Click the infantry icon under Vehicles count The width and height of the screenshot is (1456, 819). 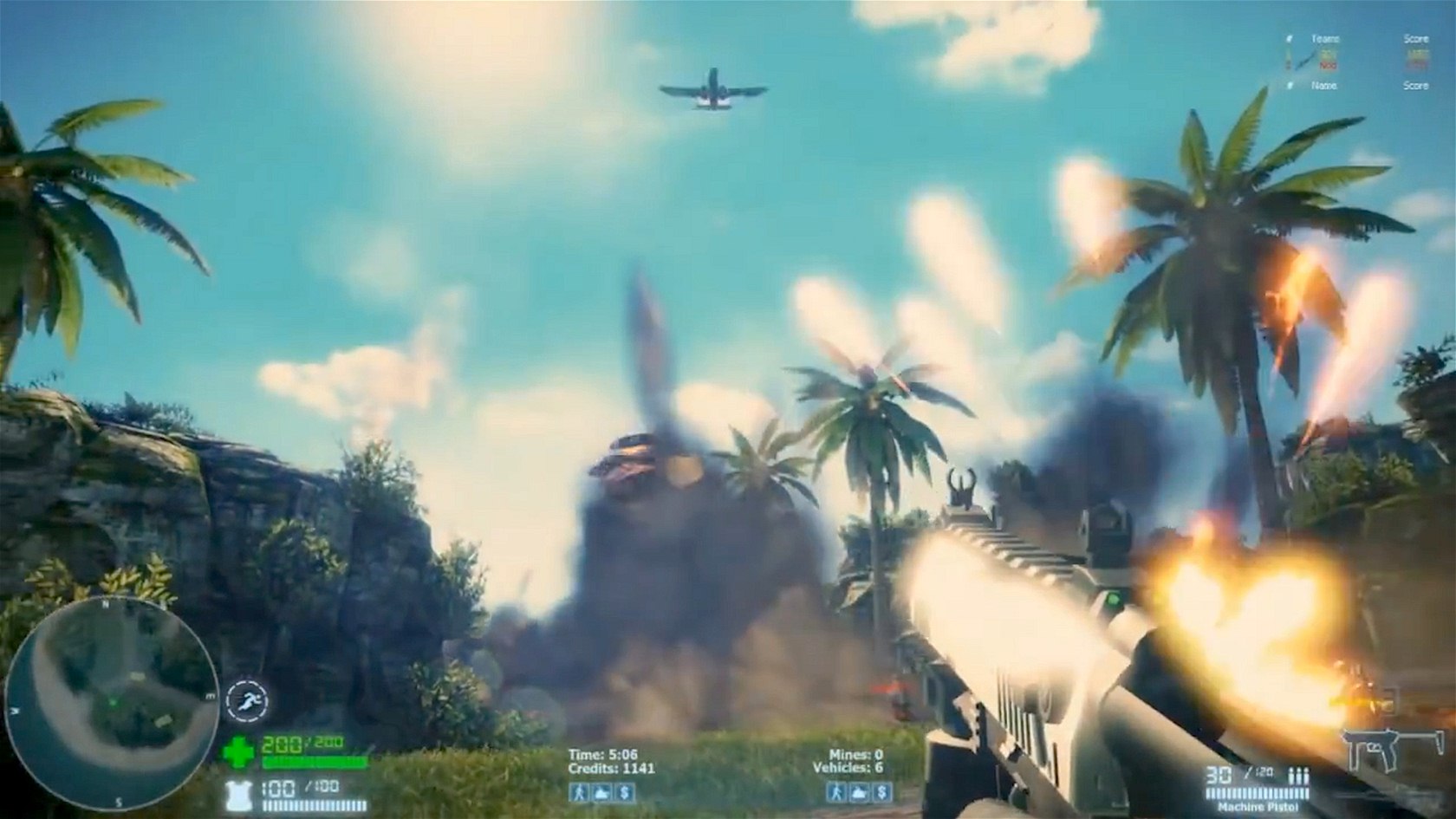(835, 792)
